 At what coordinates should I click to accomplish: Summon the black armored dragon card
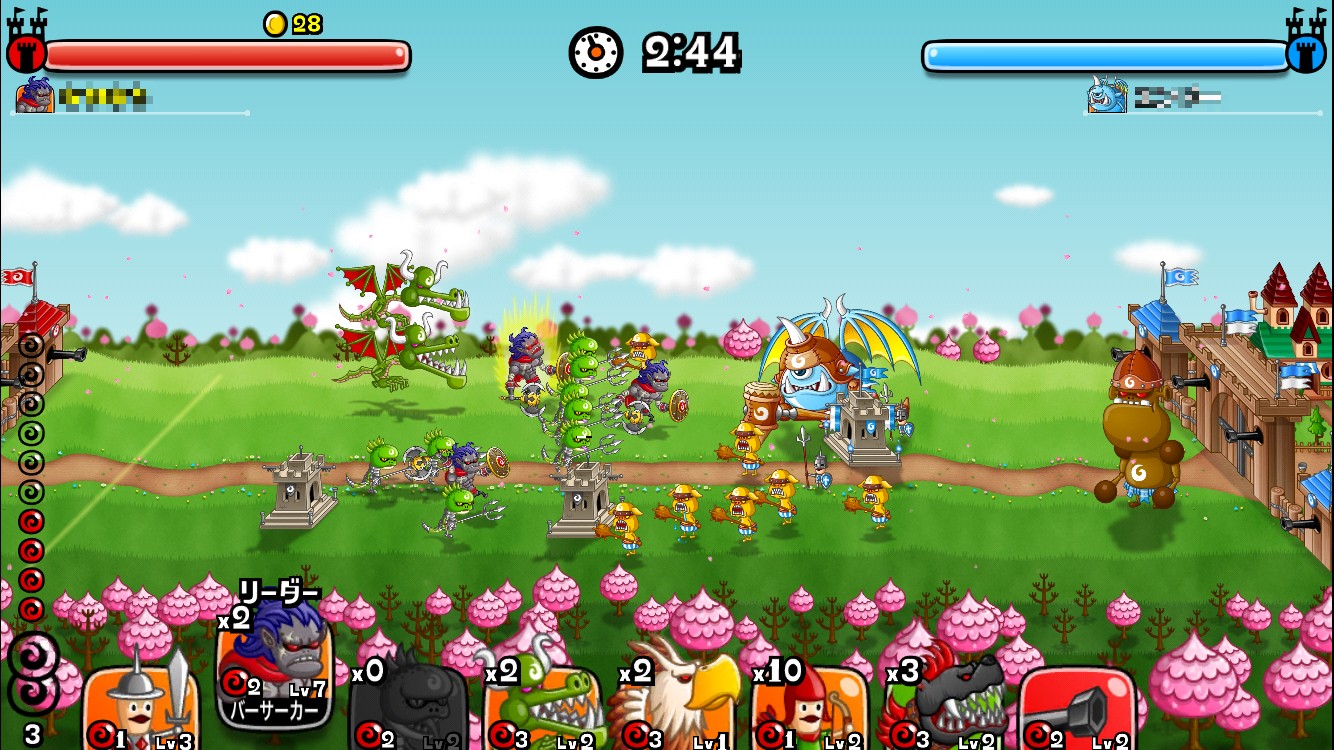[943, 705]
